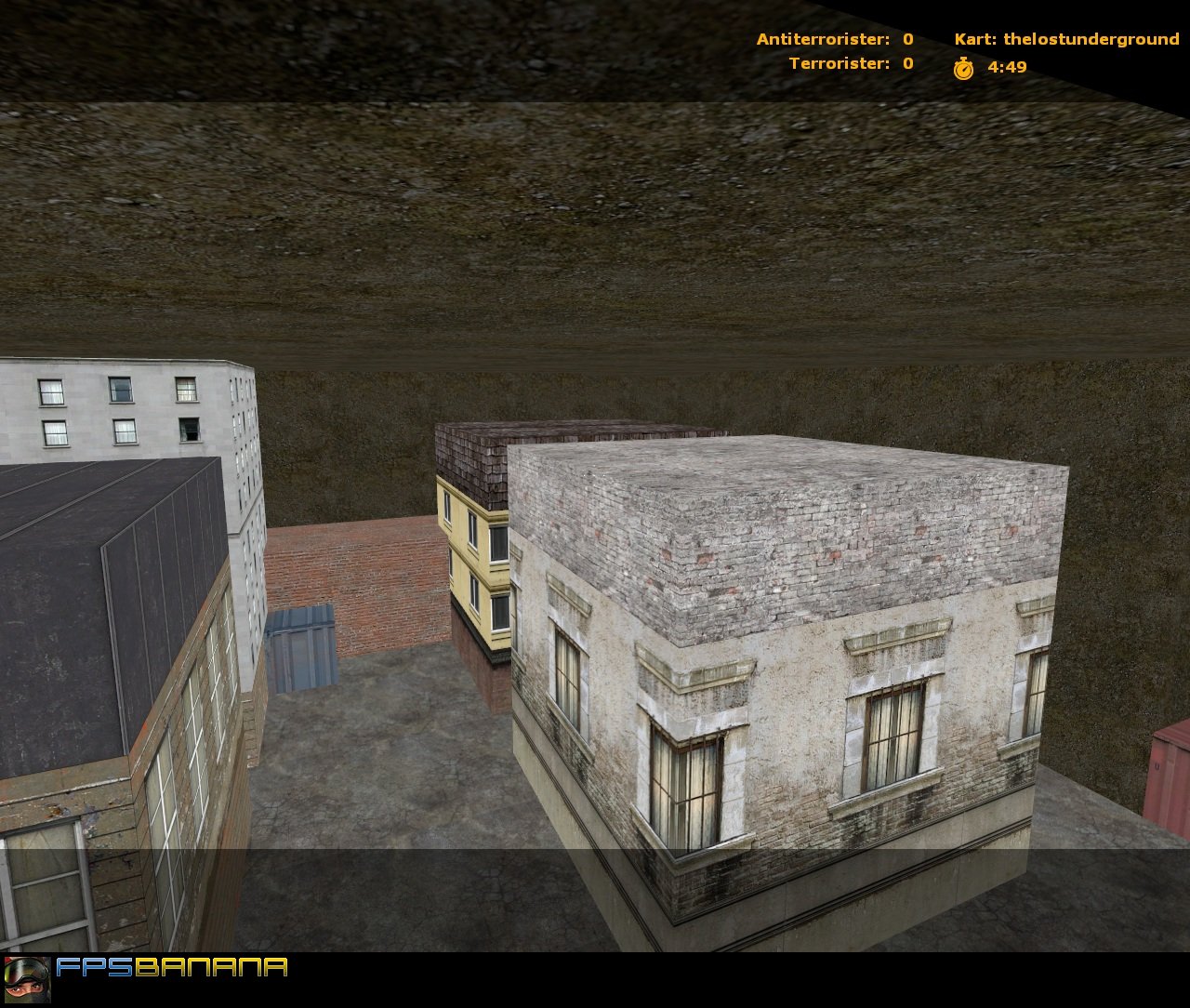Viewport: 1190px width, 1008px height.
Task: Click the yellow building behind the rooftop
Action: coord(469,558)
